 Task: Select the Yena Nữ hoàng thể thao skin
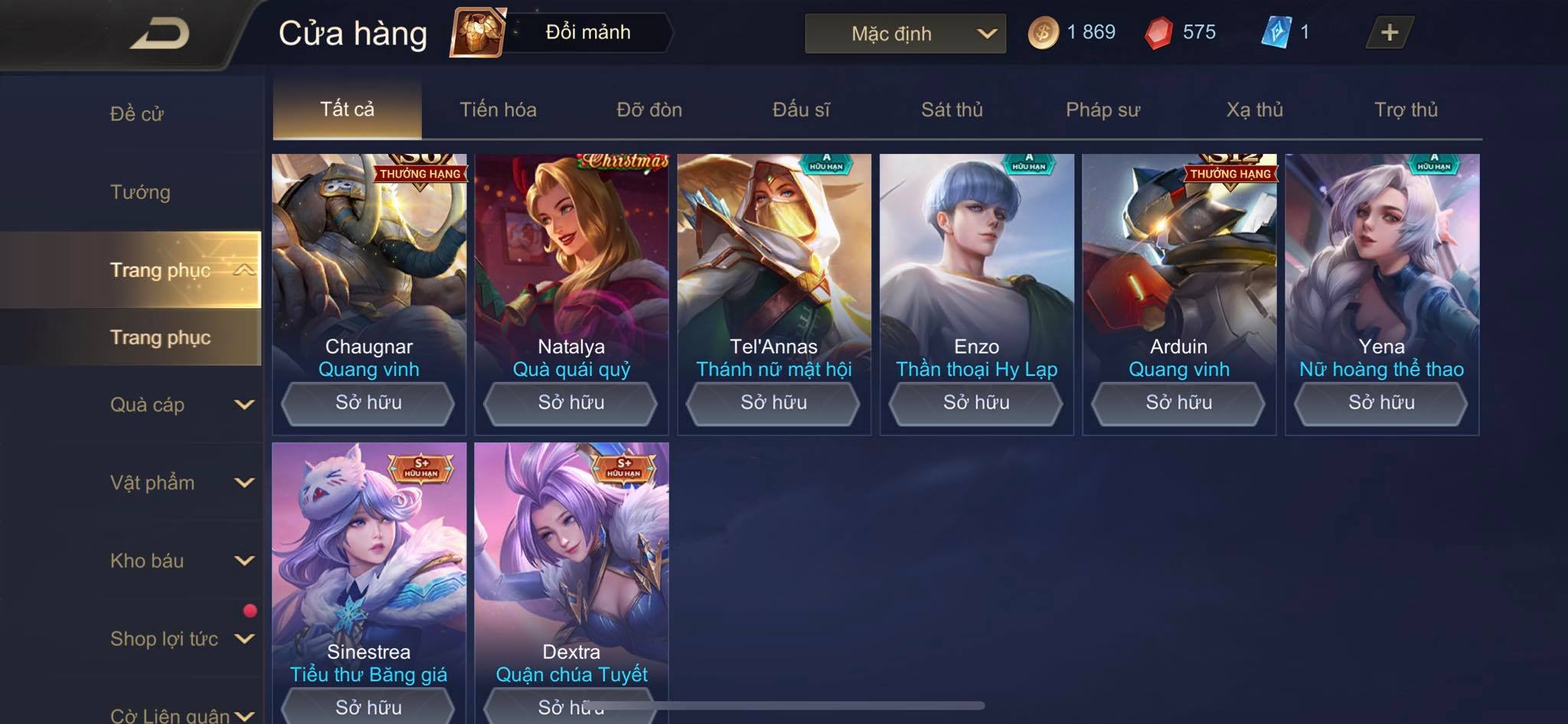pyautogui.click(x=1381, y=268)
